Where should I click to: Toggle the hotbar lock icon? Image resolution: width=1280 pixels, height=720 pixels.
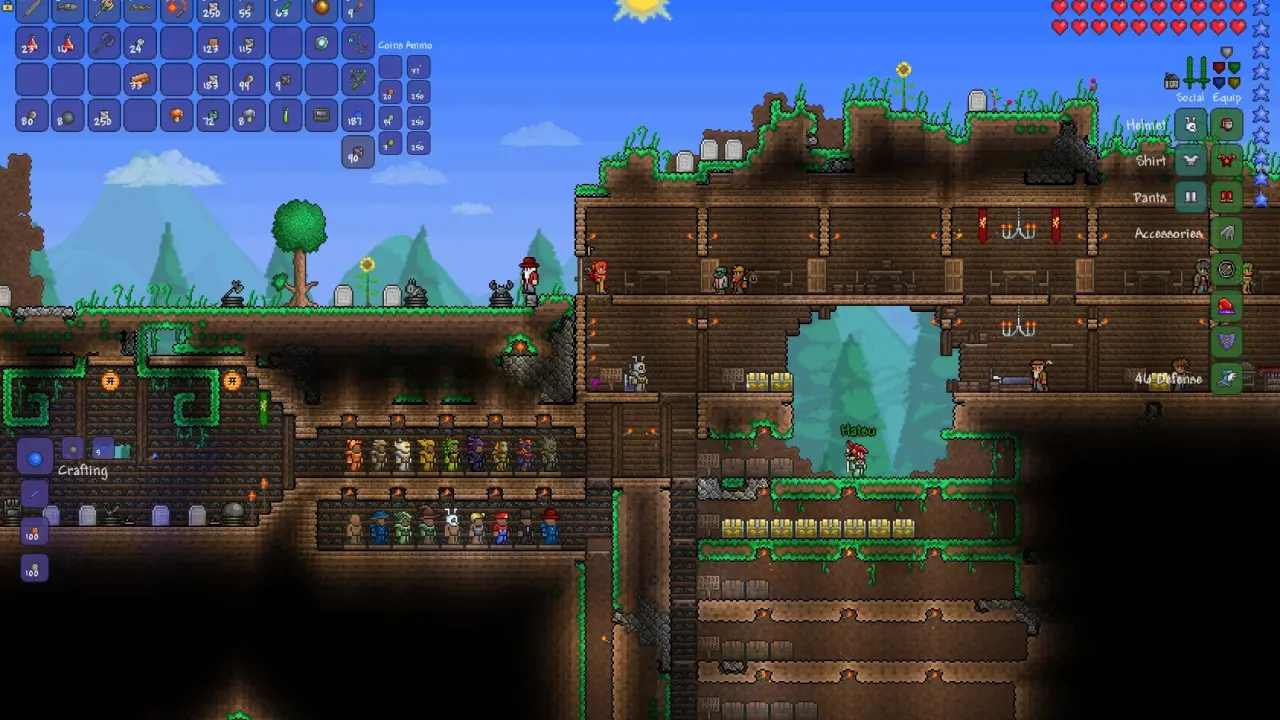click(8, 5)
